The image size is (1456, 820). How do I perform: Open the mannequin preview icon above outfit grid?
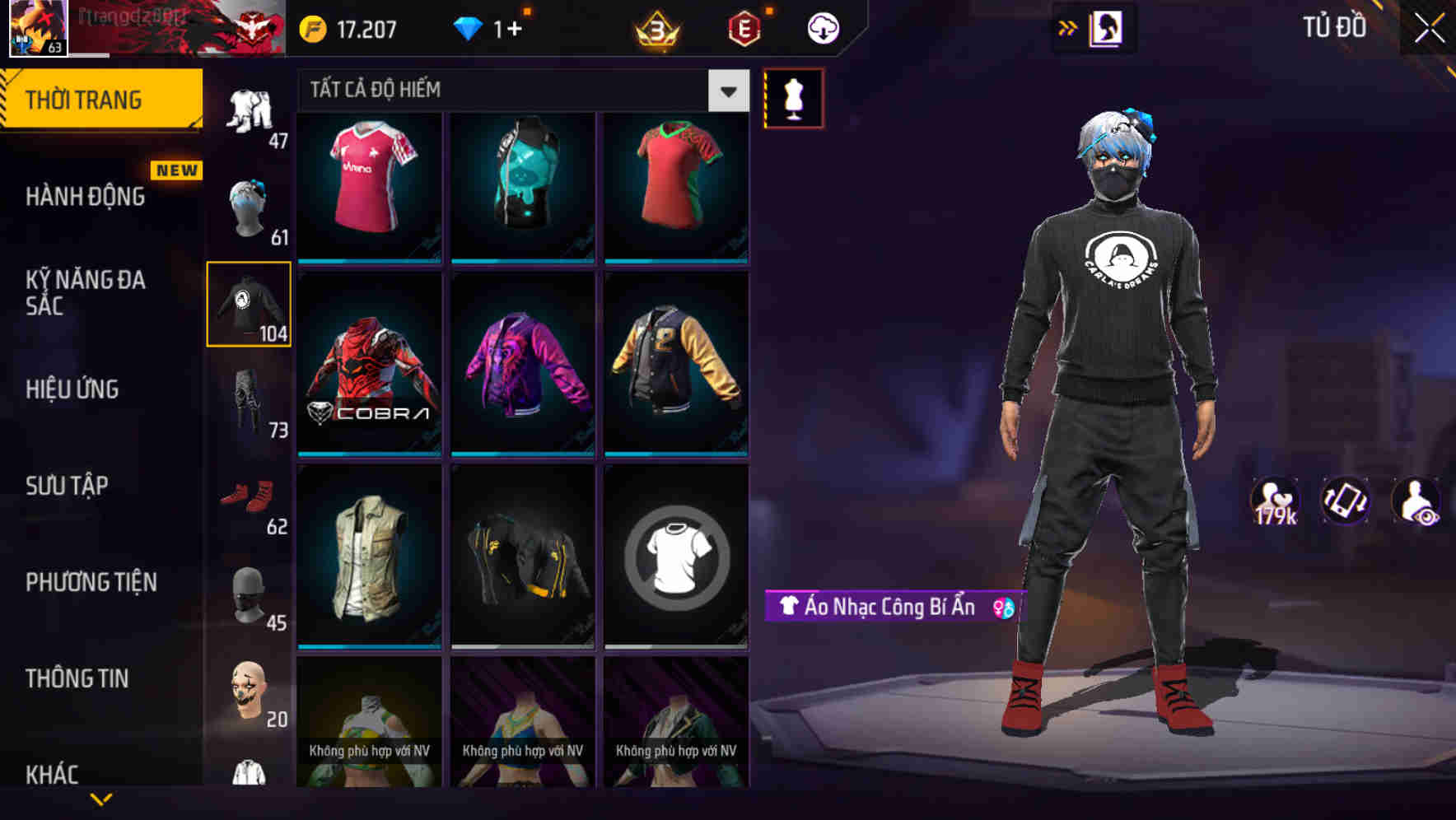tap(794, 97)
